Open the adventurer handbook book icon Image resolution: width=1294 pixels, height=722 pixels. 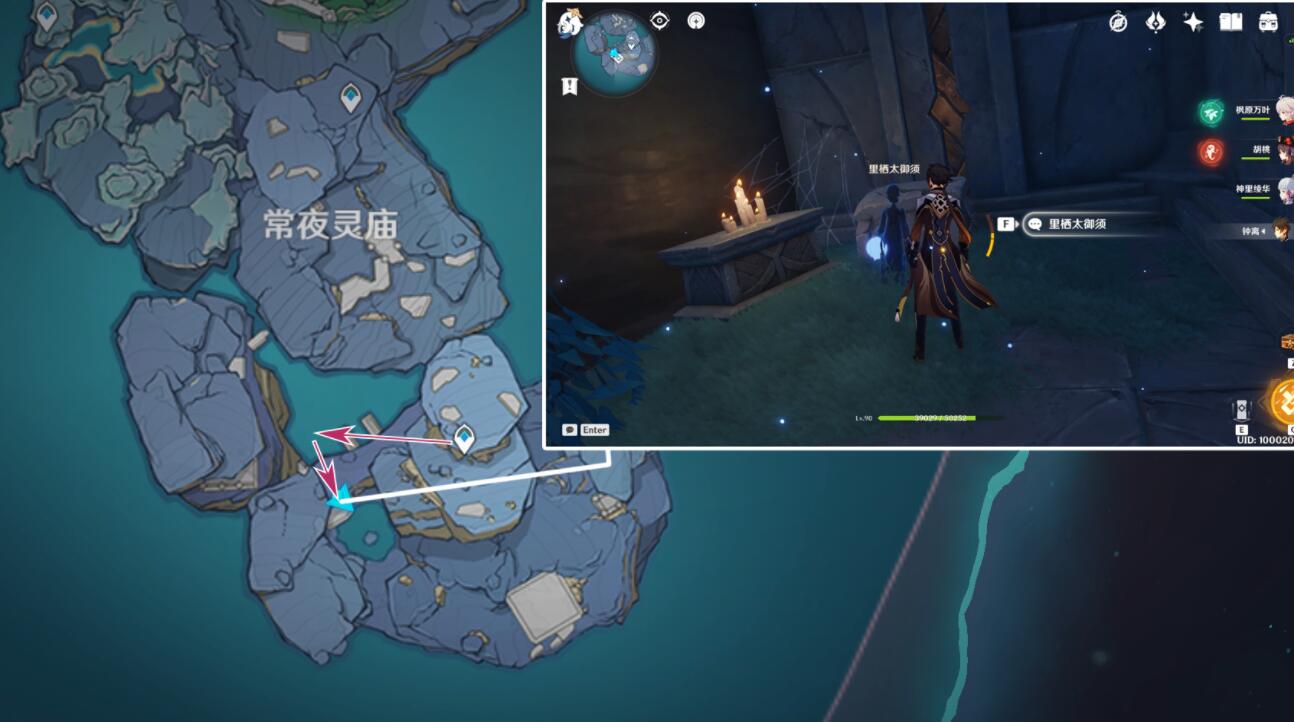pos(1230,22)
